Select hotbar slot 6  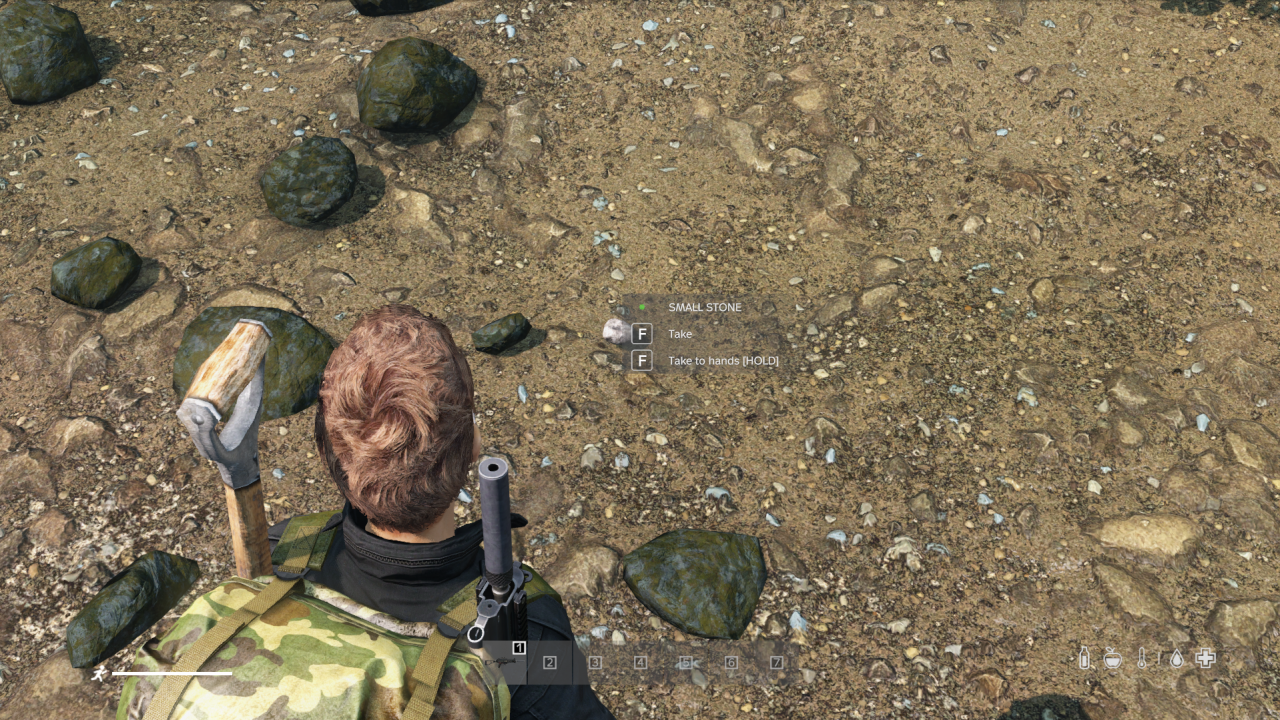730,663
